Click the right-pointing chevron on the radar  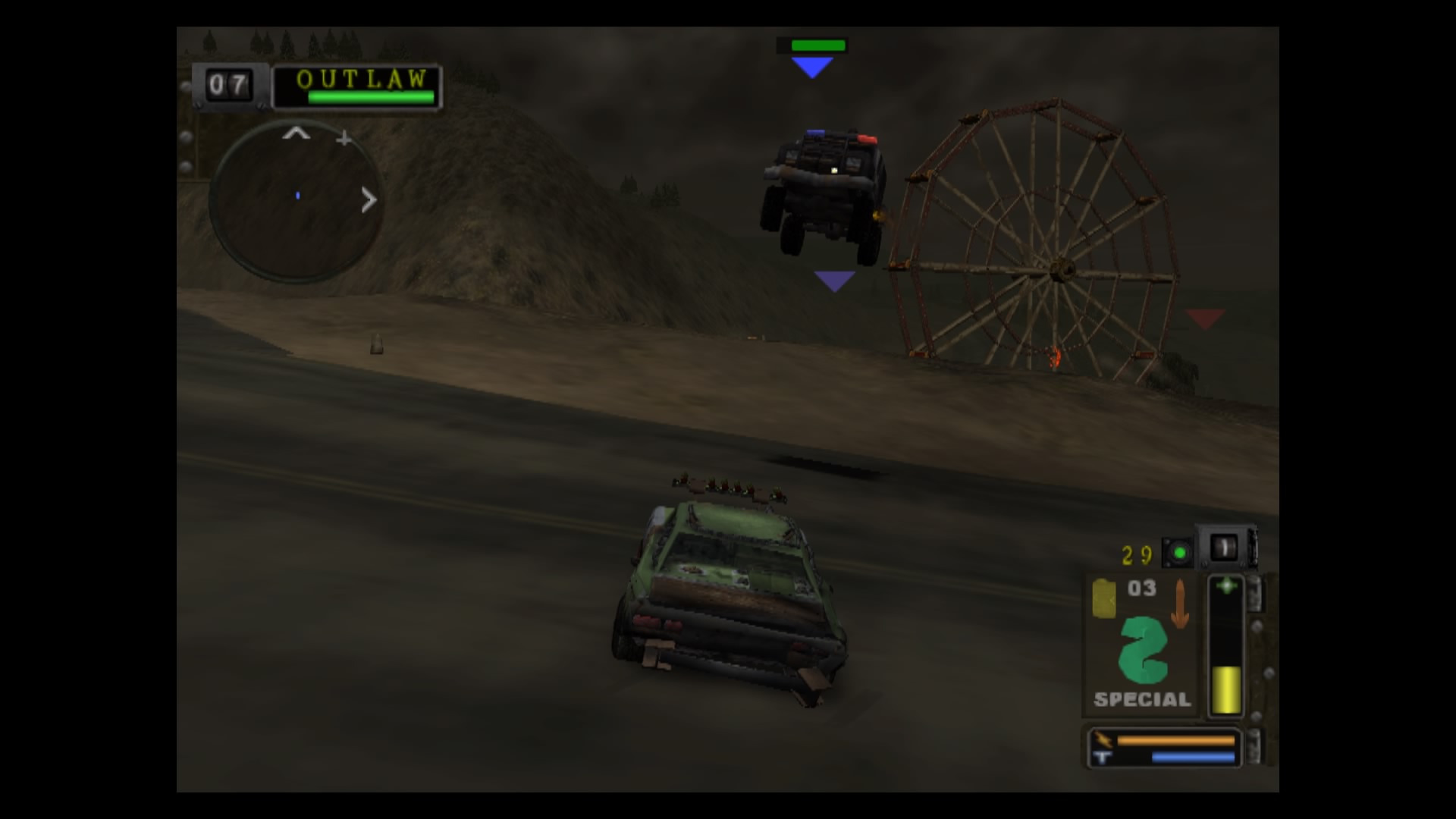[x=369, y=199]
